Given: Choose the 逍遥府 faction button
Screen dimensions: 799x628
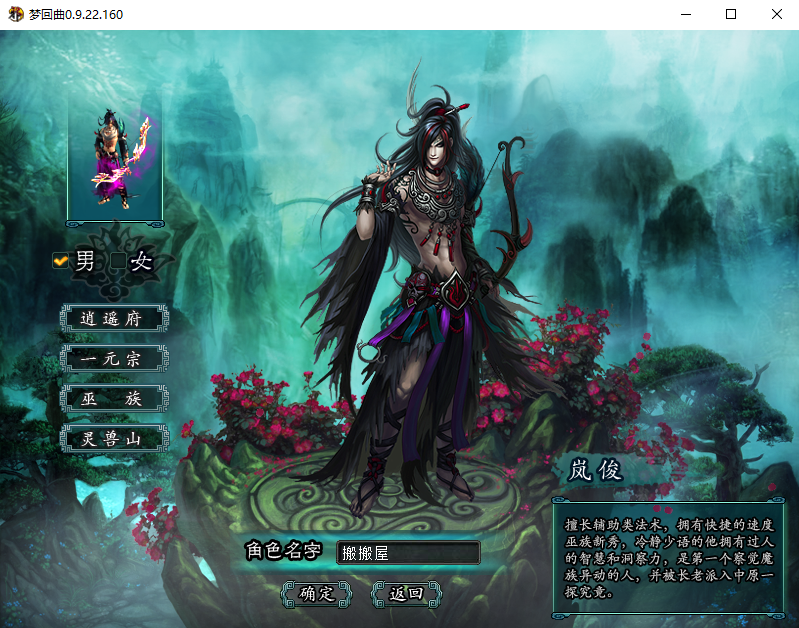Looking at the screenshot, I should [112, 319].
